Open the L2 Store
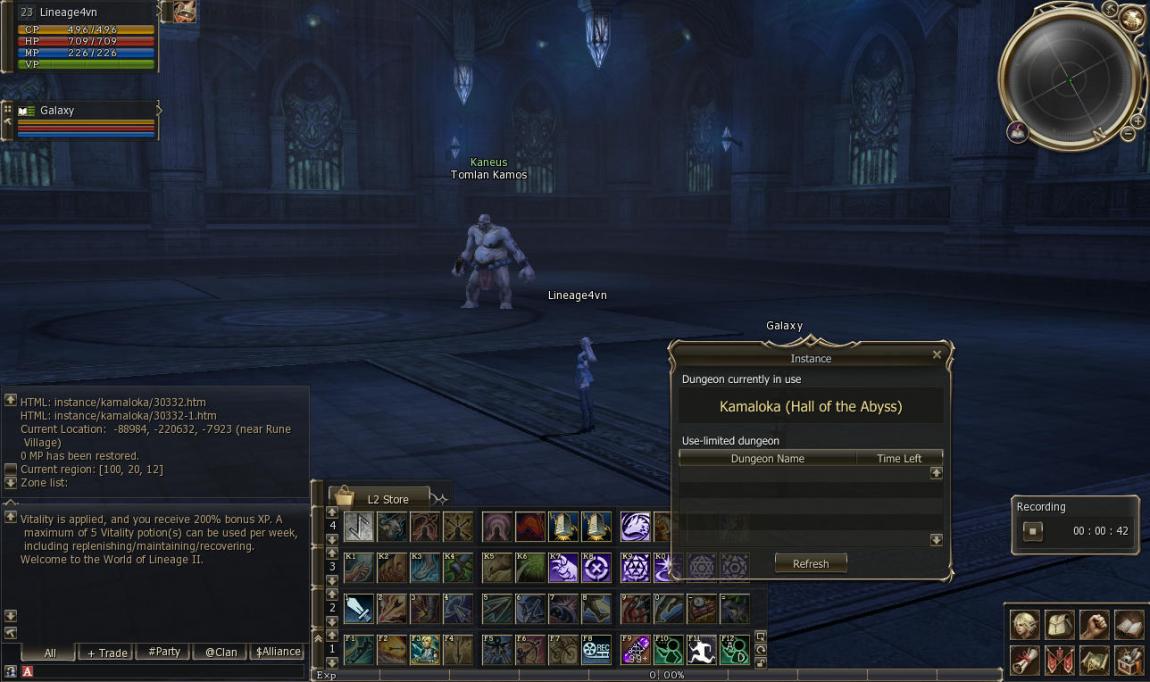 click(380, 498)
